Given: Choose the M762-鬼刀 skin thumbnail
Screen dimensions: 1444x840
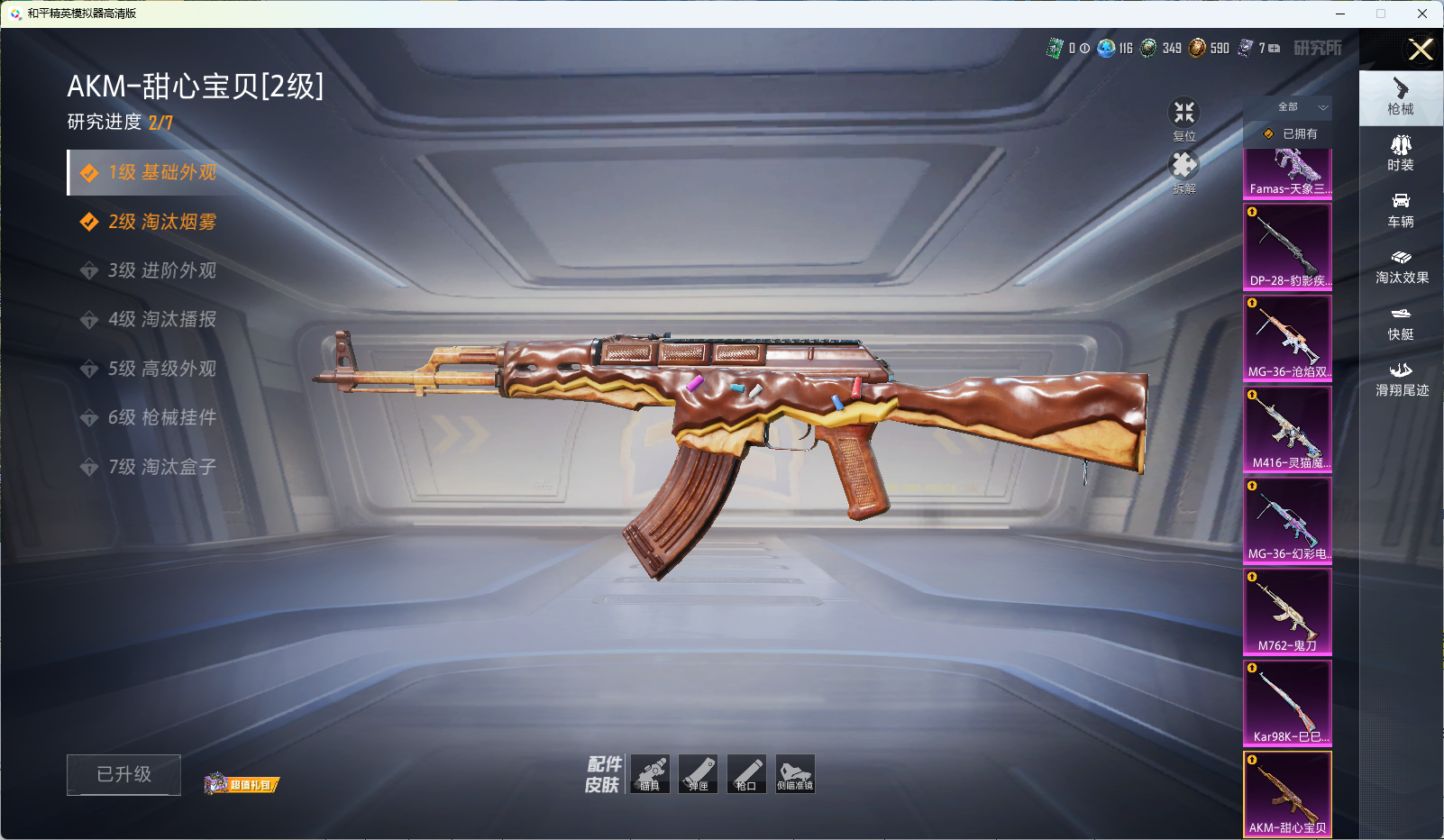Looking at the screenshot, I should tap(1287, 611).
